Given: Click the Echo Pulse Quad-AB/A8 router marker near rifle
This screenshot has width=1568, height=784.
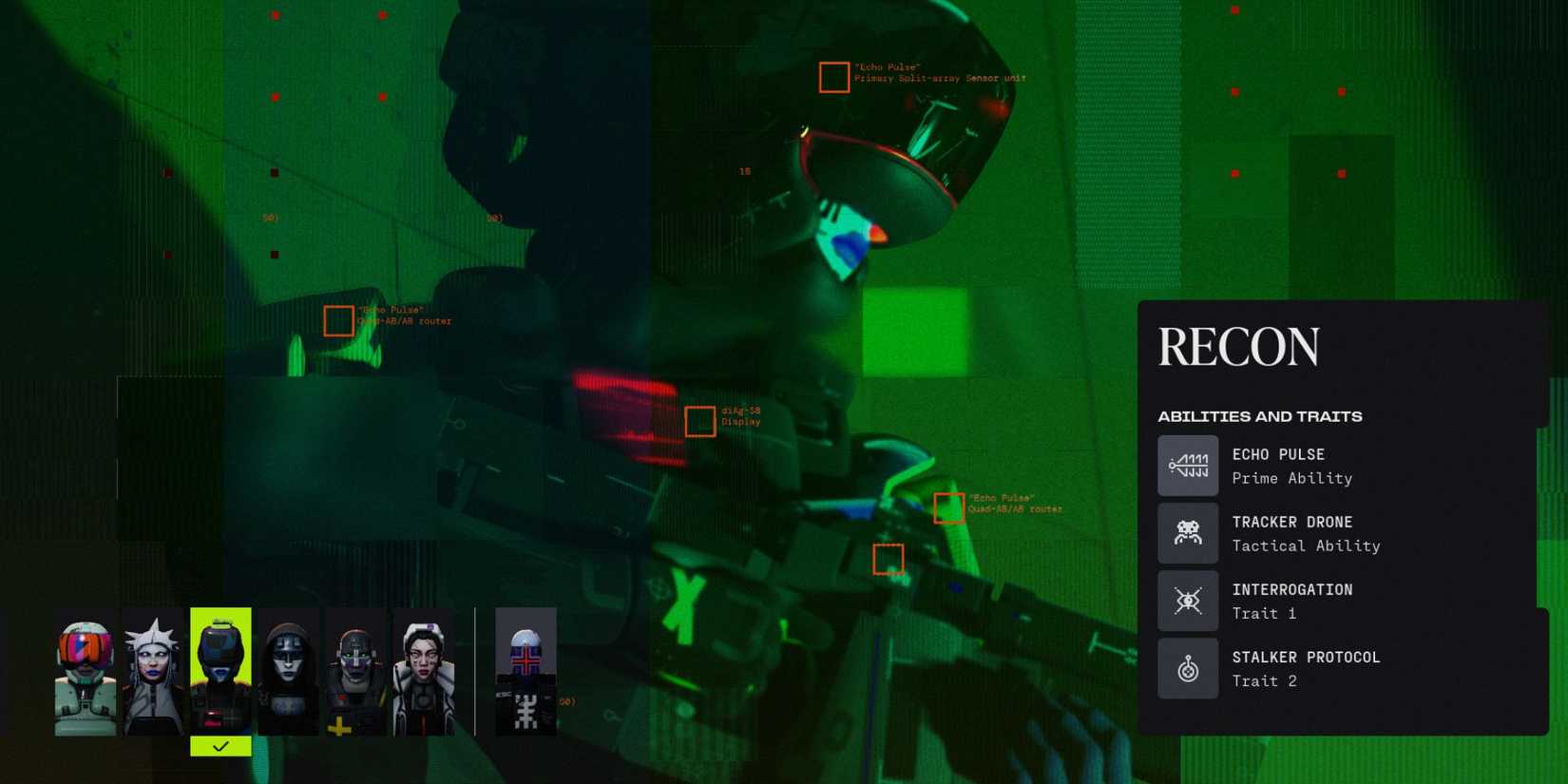Looking at the screenshot, I should tap(949, 508).
